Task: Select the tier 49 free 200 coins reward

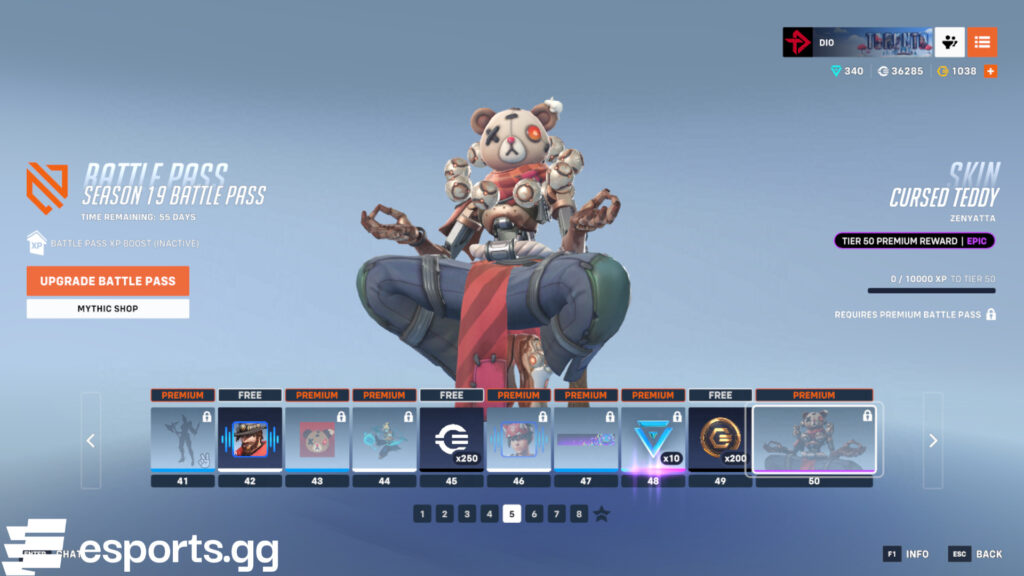Action: pyautogui.click(x=720, y=438)
